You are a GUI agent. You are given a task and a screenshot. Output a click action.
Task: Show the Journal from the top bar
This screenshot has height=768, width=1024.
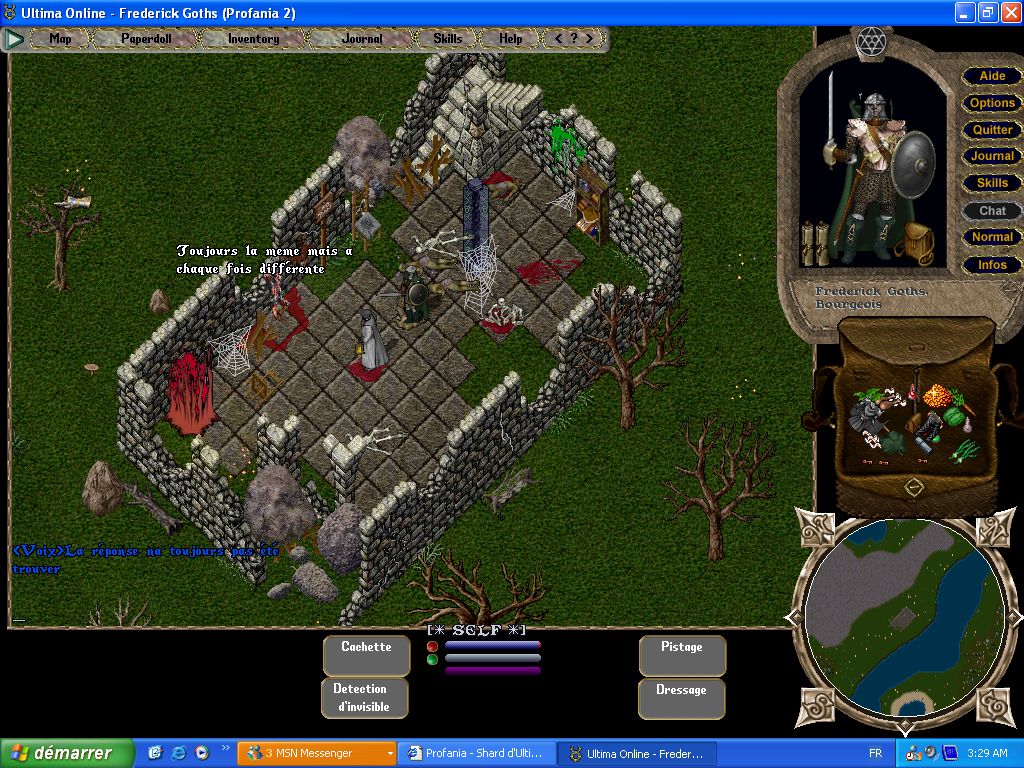[362, 39]
